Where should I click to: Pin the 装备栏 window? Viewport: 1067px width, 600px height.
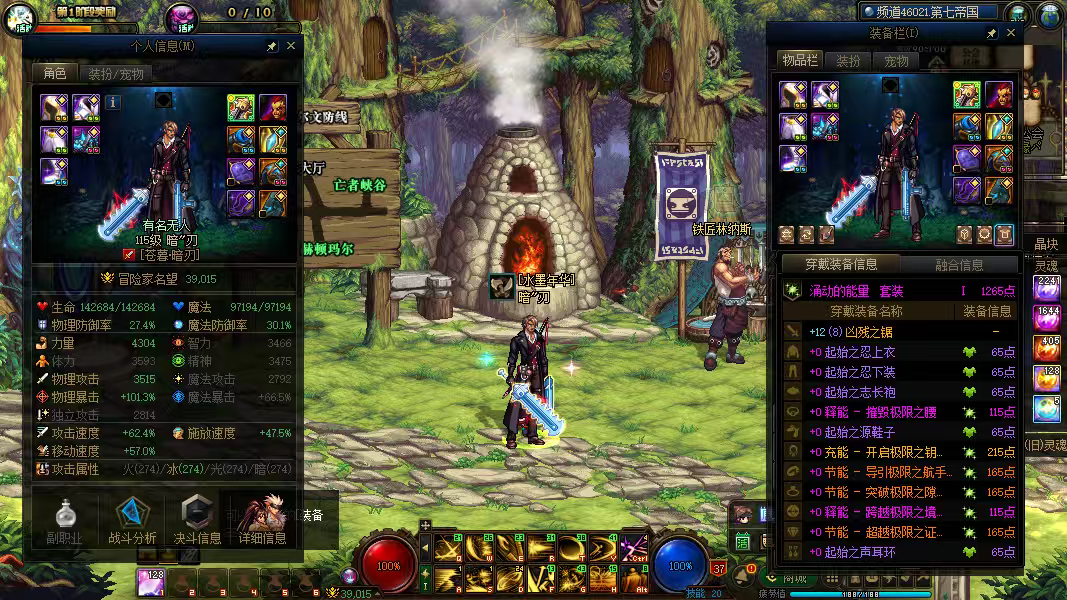click(x=991, y=33)
